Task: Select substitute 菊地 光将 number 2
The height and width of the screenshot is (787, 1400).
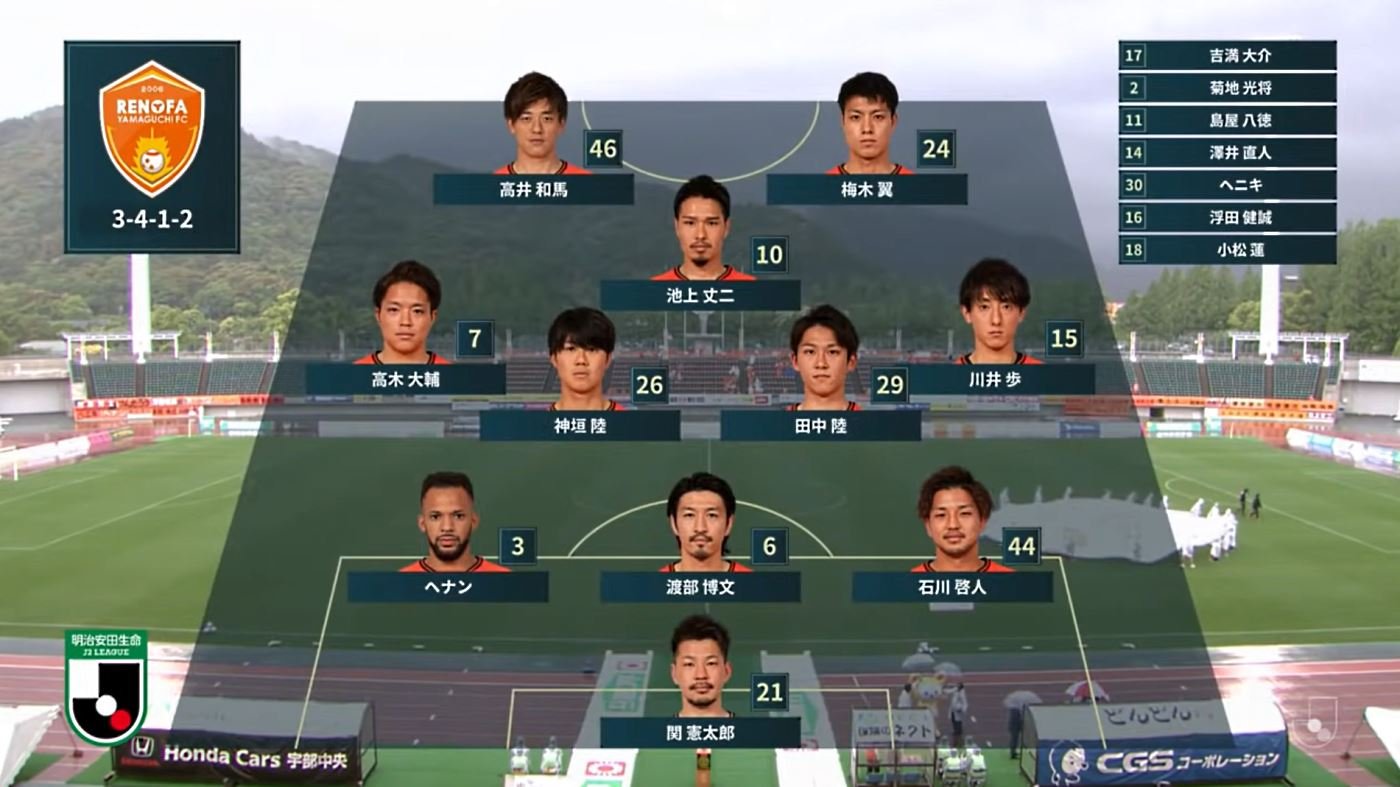Action: pyautogui.click(x=1227, y=88)
